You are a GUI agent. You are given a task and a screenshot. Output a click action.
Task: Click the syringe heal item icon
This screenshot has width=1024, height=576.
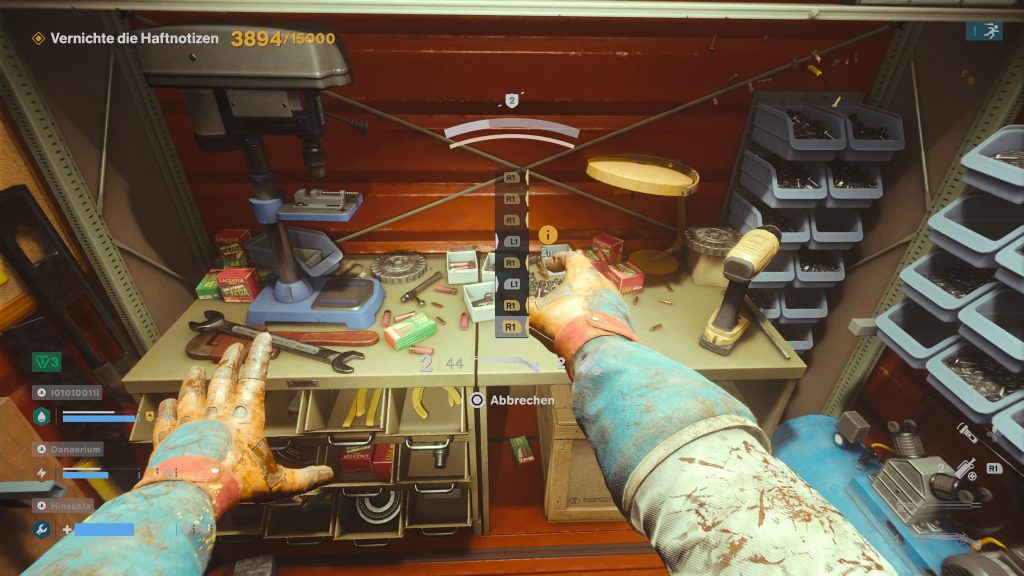tap(966, 466)
